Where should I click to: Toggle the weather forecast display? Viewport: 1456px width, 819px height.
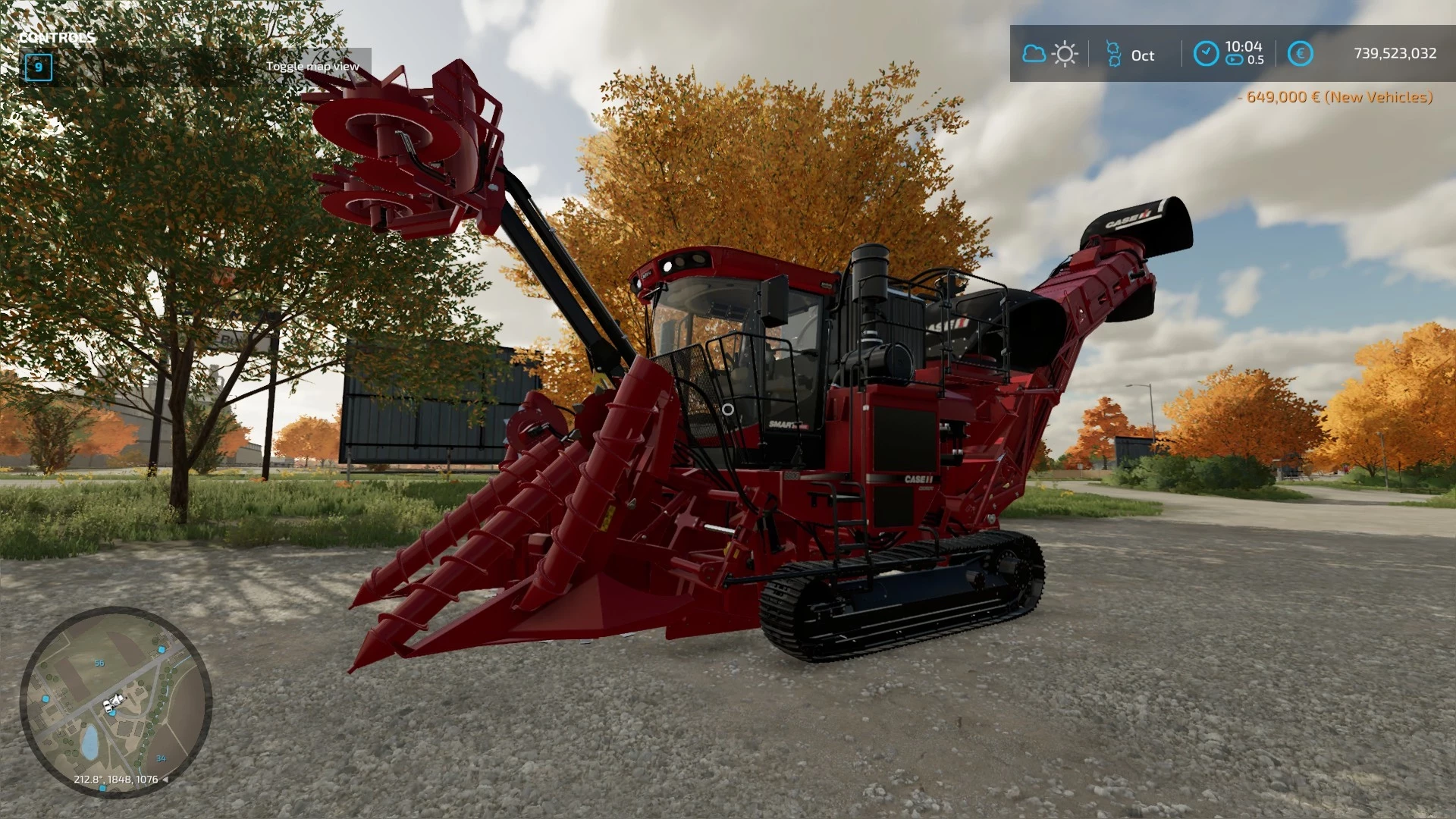coord(1050,54)
